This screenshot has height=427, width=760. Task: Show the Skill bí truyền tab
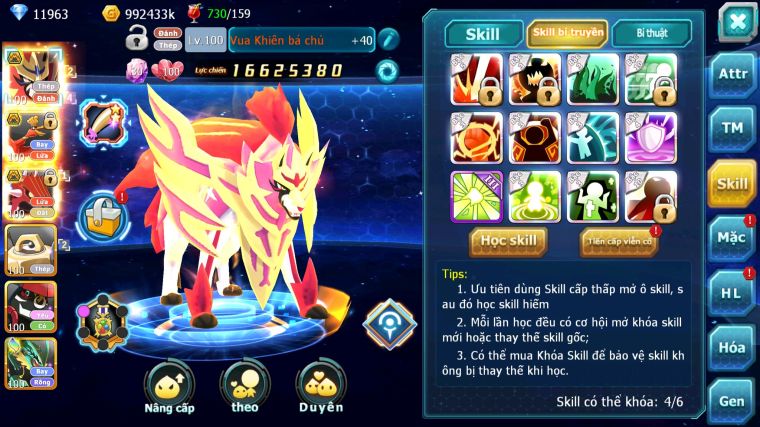[567, 33]
